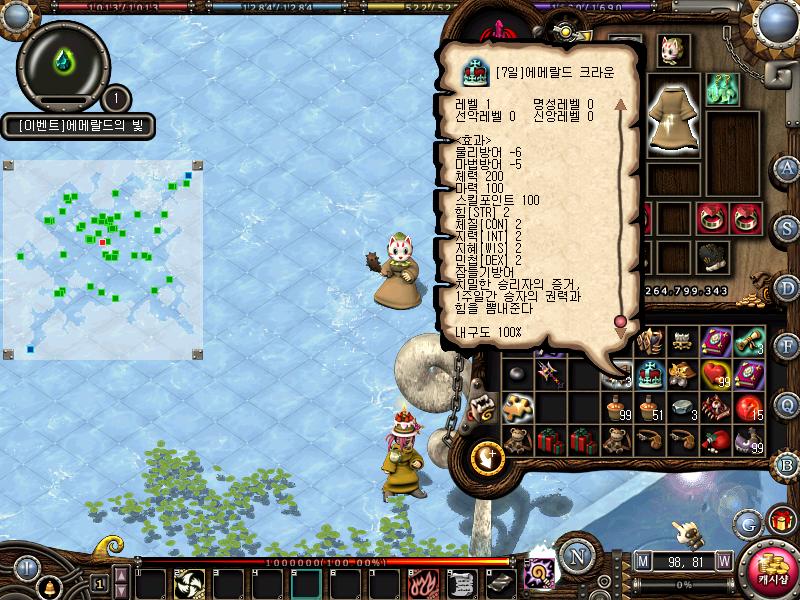Click the round F side button
The width and height of the screenshot is (800, 600).
click(787, 346)
